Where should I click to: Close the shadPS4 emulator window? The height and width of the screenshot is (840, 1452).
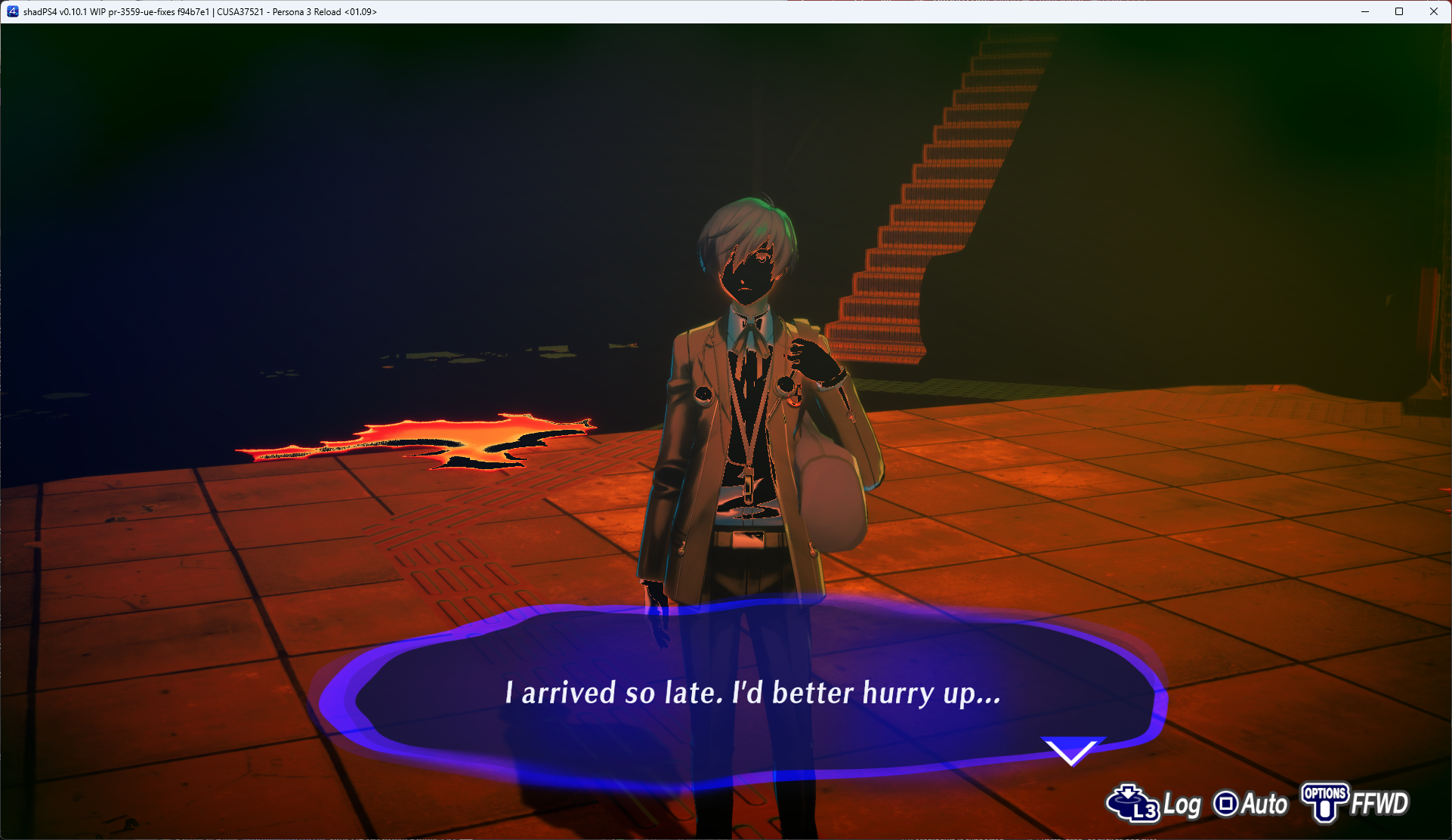coord(1433,11)
